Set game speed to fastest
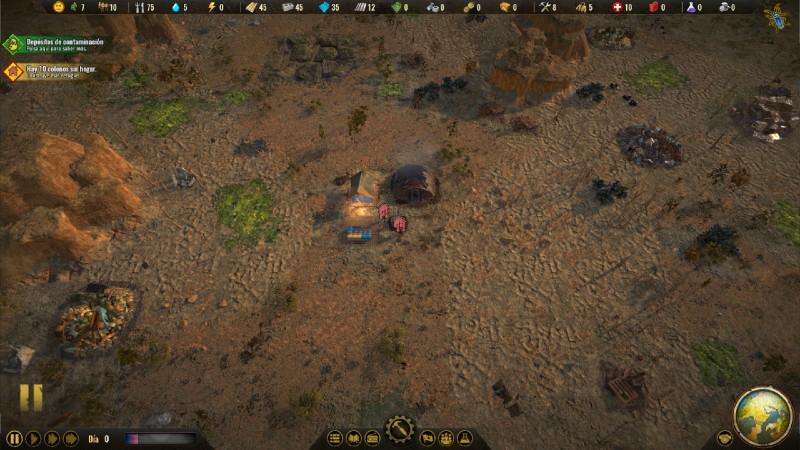800x450 pixels. pos(71,438)
